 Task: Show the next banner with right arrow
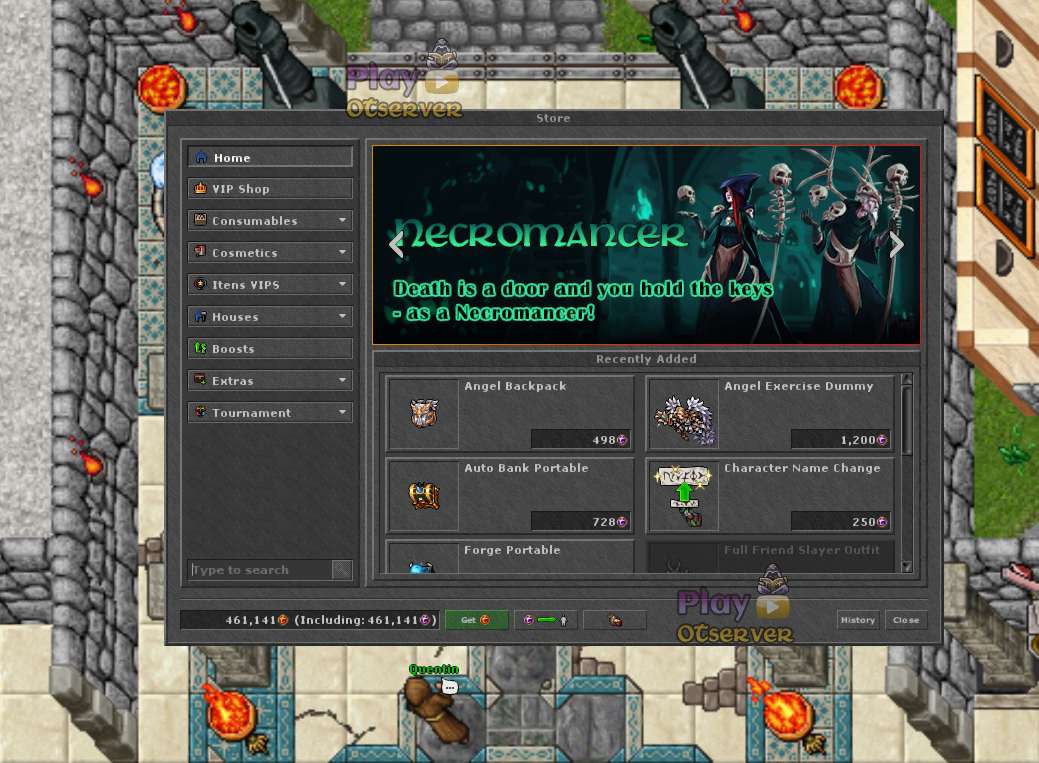896,244
